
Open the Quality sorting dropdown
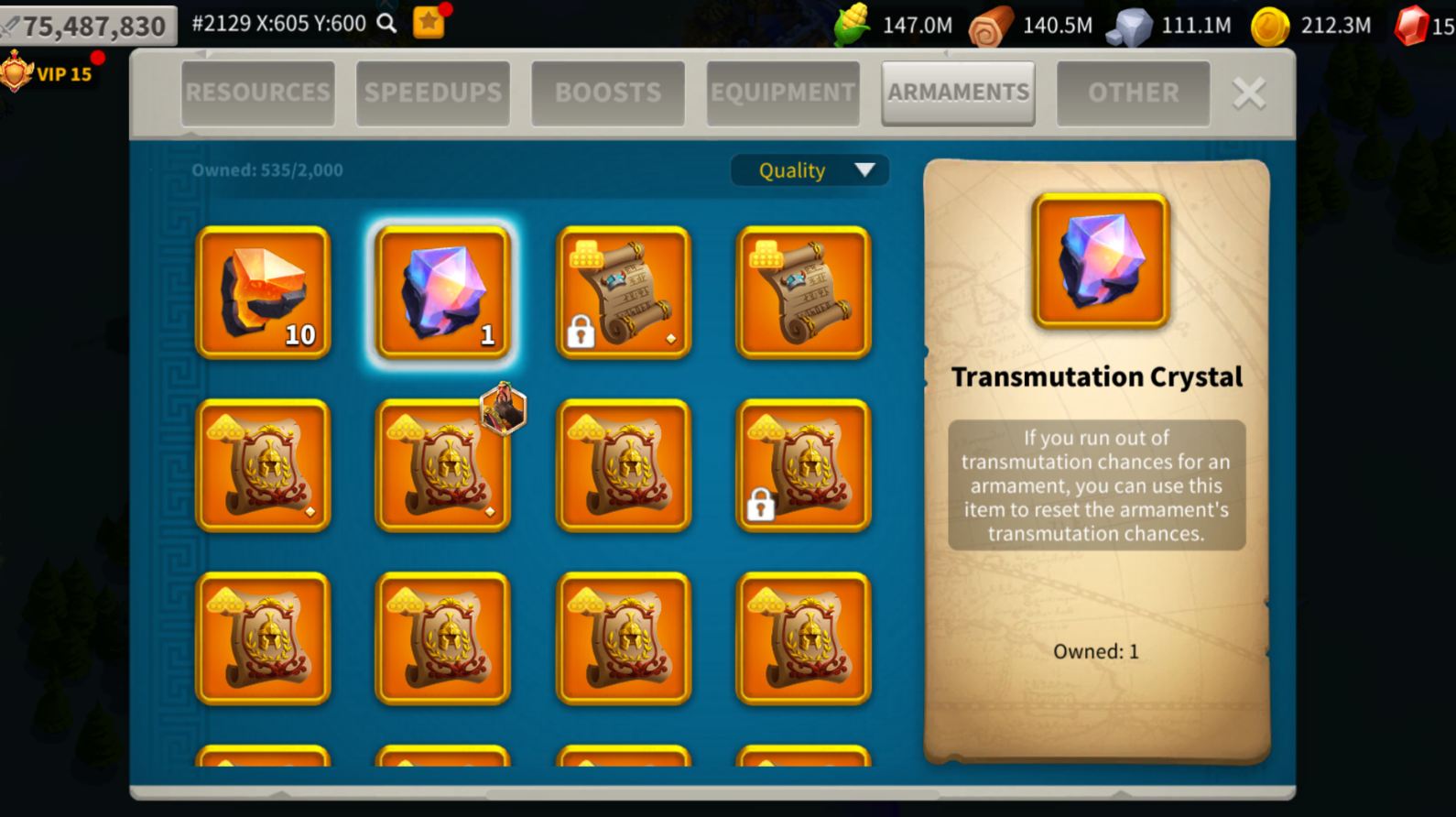pos(809,170)
